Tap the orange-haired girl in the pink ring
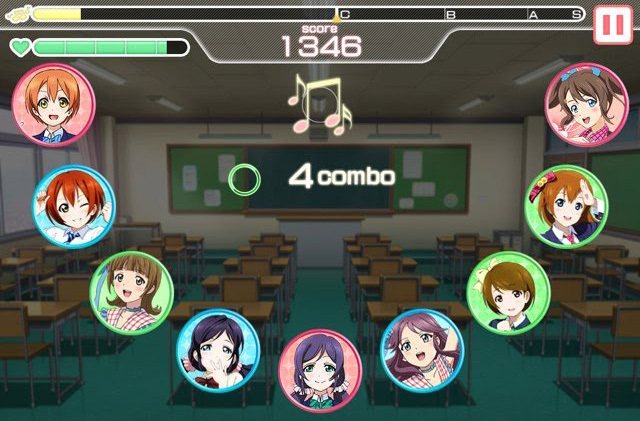Image resolution: width=640 pixels, height=421 pixels. (54, 104)
